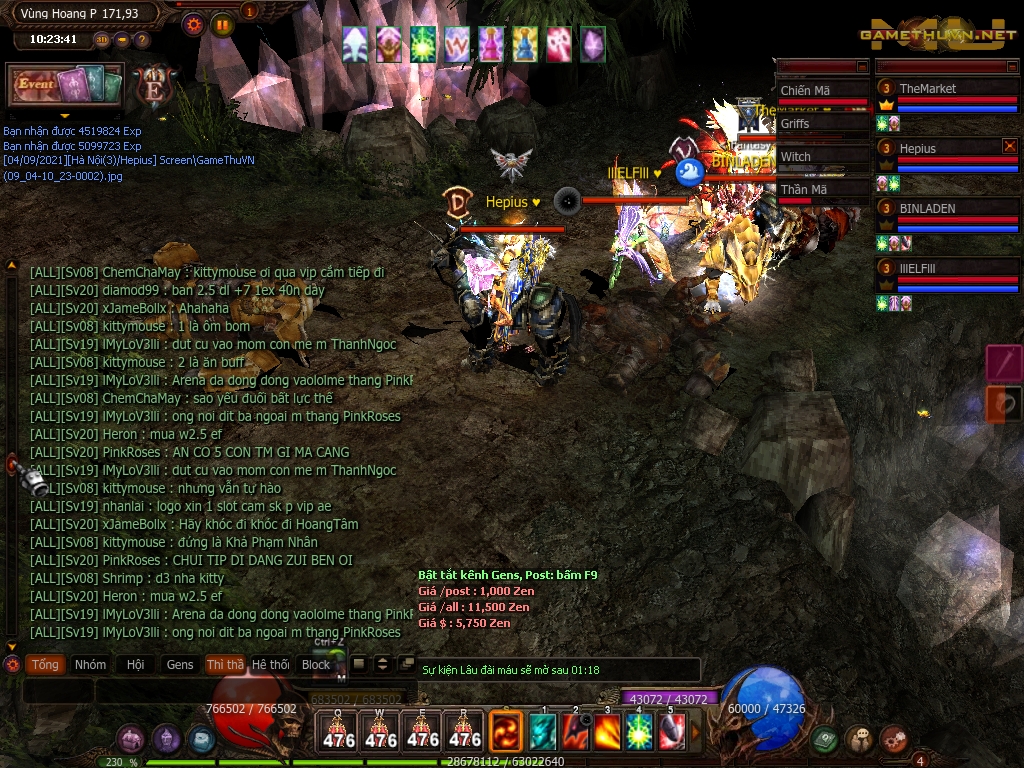This screenshot has width=1024, height=768.
Task: Select the Hội chat tab
Action: coord(135,664)
